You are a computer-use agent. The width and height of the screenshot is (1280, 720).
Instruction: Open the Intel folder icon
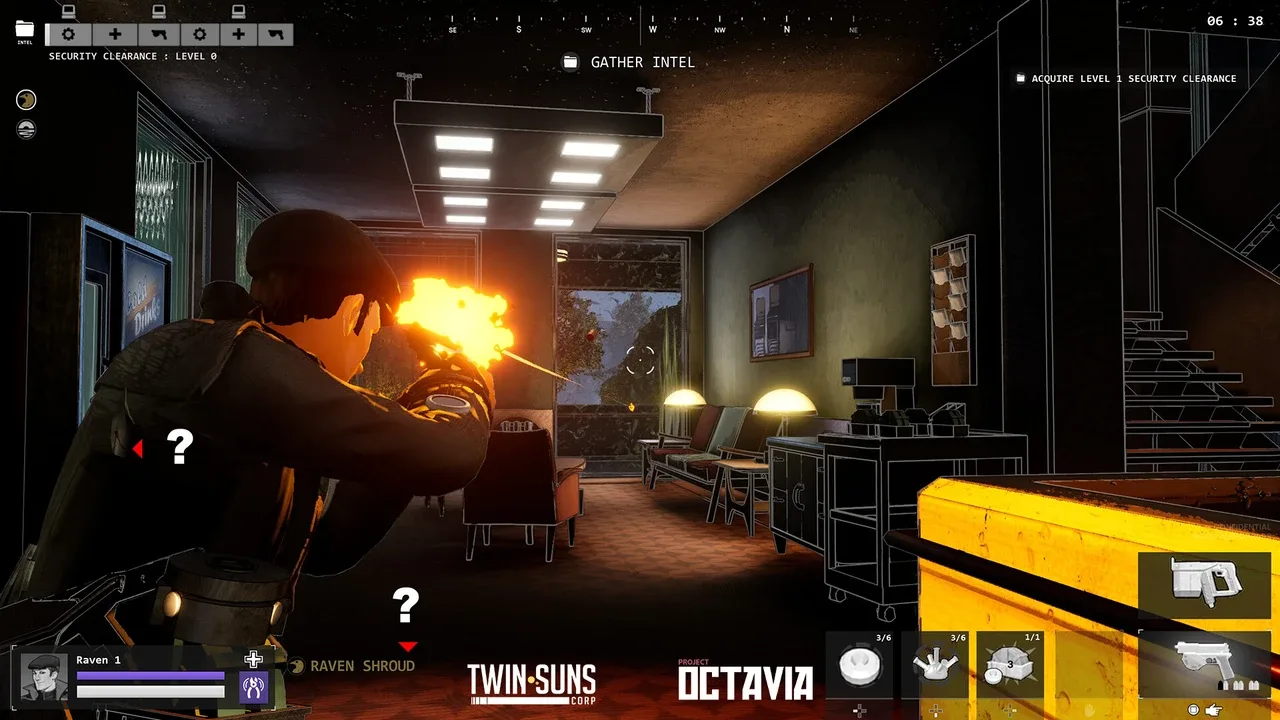25,31
